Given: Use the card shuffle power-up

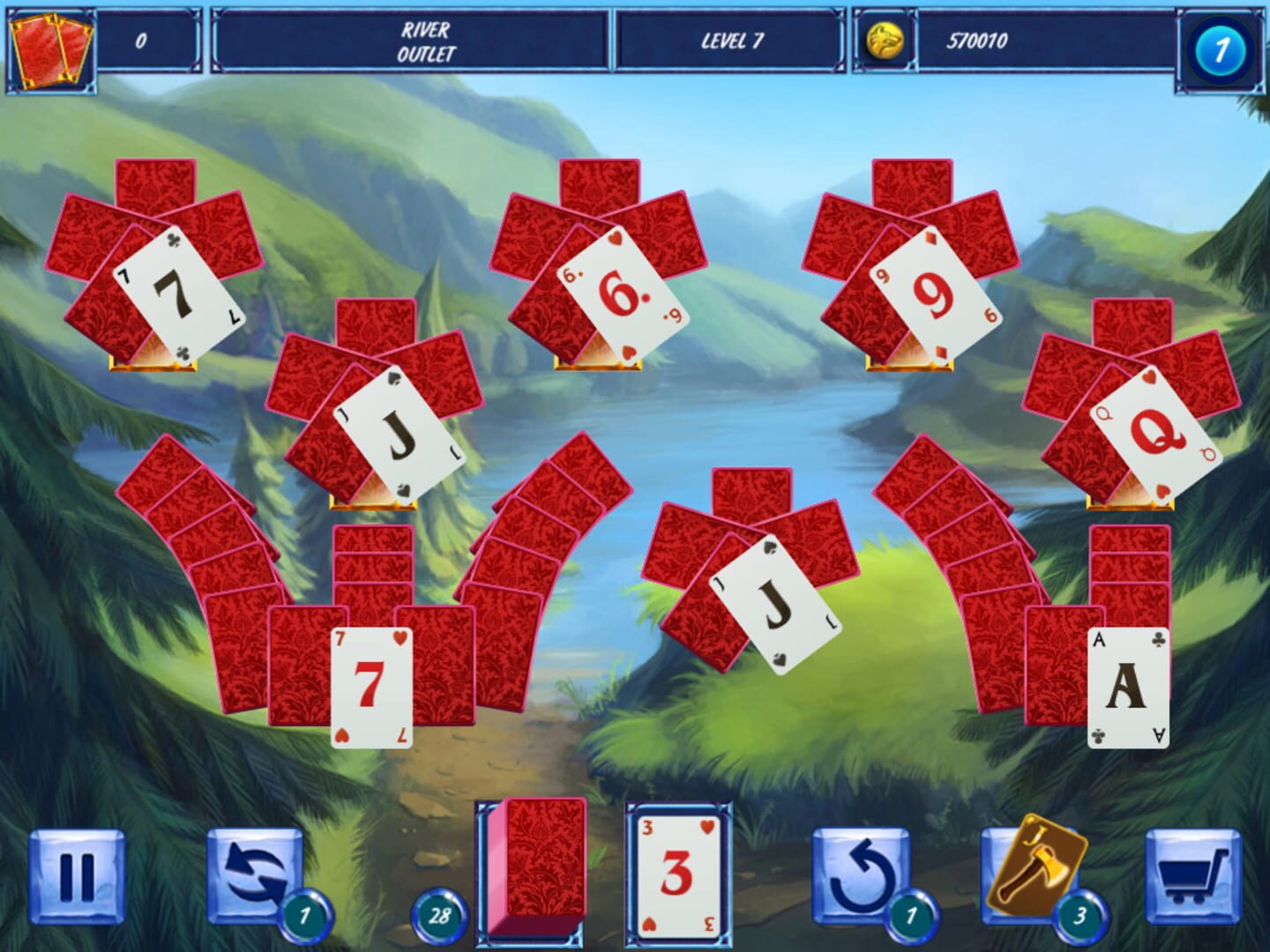Looking at the screenshot, I should pos(256,873).
